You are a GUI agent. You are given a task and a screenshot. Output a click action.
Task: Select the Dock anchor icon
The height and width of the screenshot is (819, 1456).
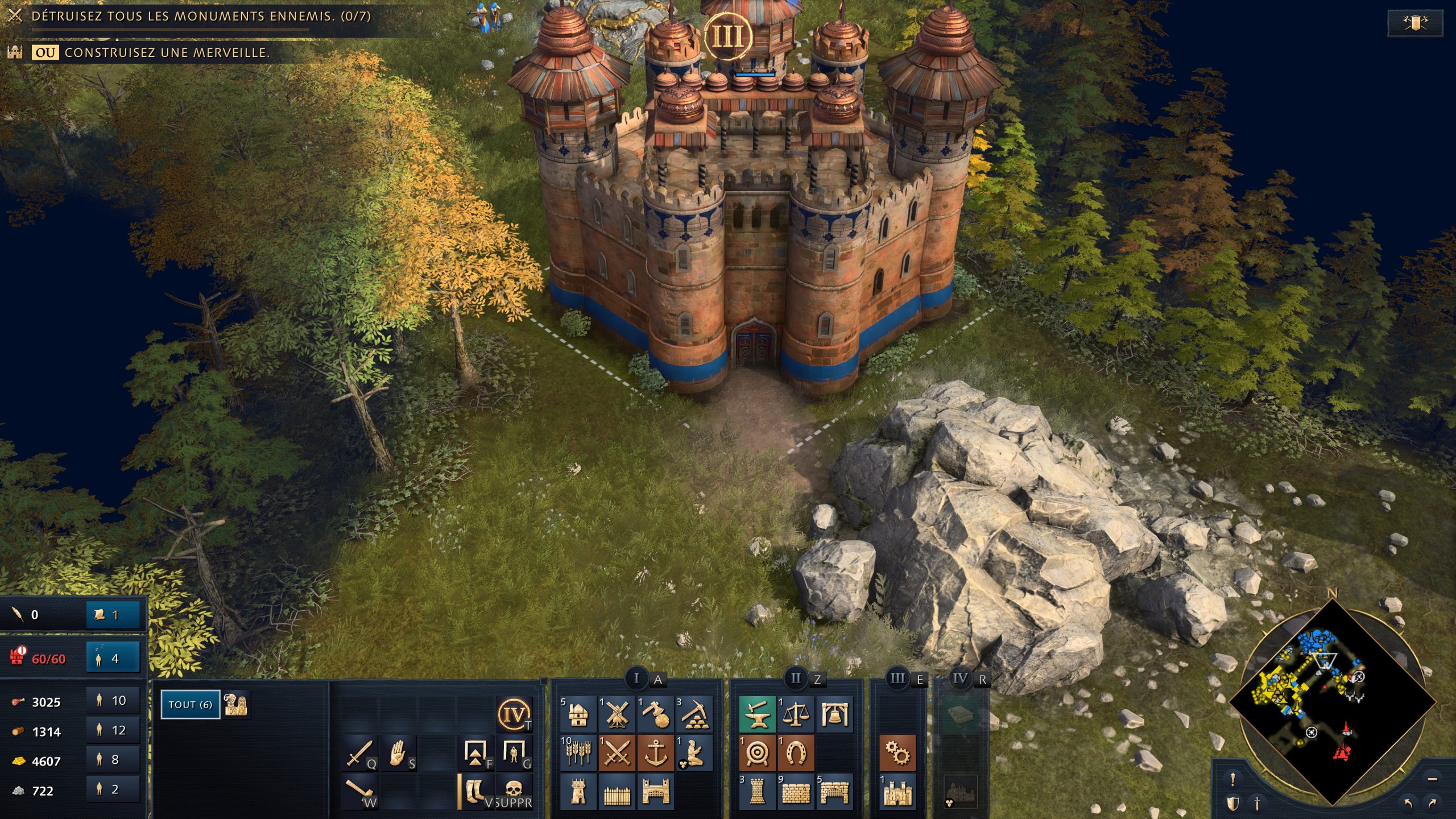[x=655, y=753]
